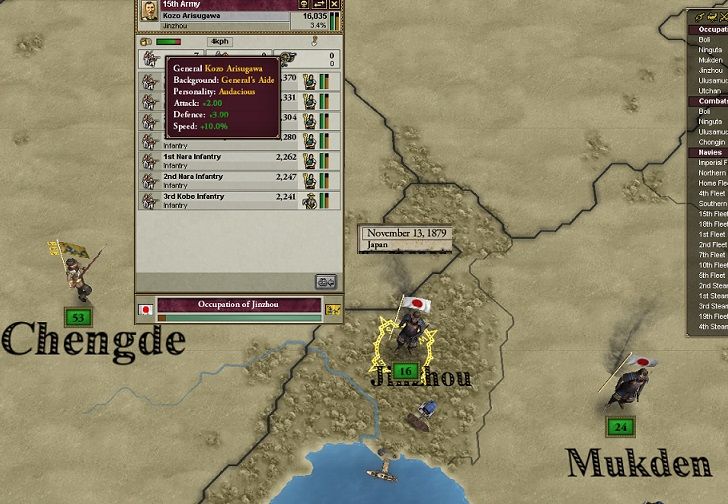This screenshot has height=504, width=728.
Task: Choose 18th Fleet from the navies list
Action: (x=713, y=224)
